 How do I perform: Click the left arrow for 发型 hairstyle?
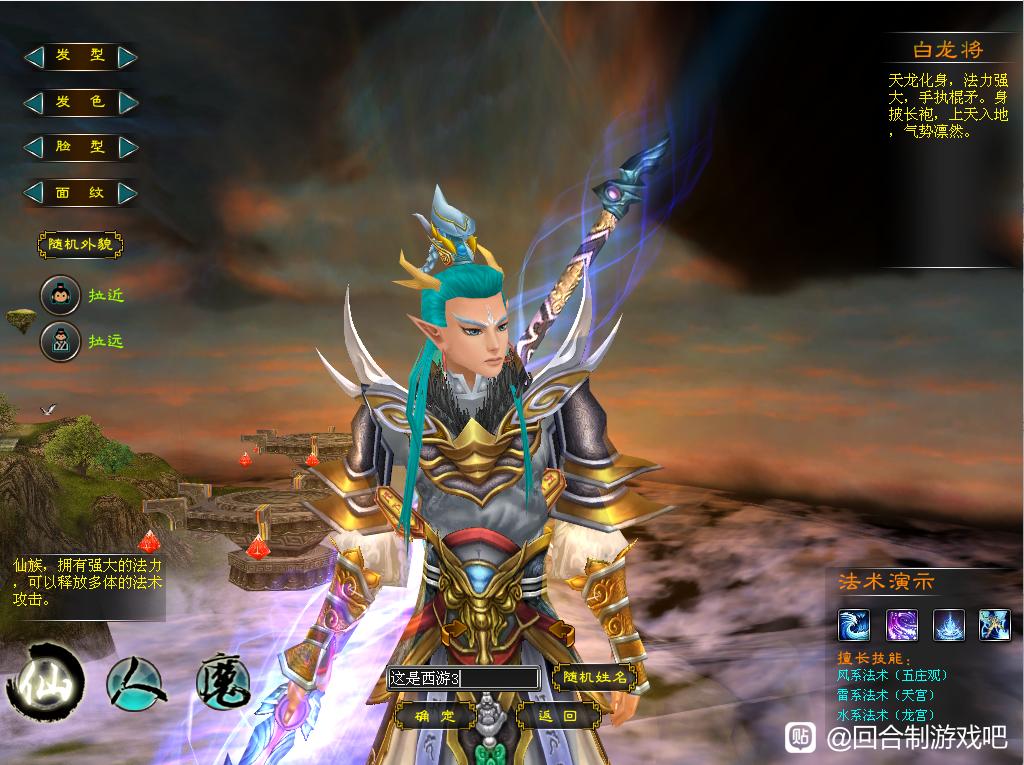click(x=34, y=57)
